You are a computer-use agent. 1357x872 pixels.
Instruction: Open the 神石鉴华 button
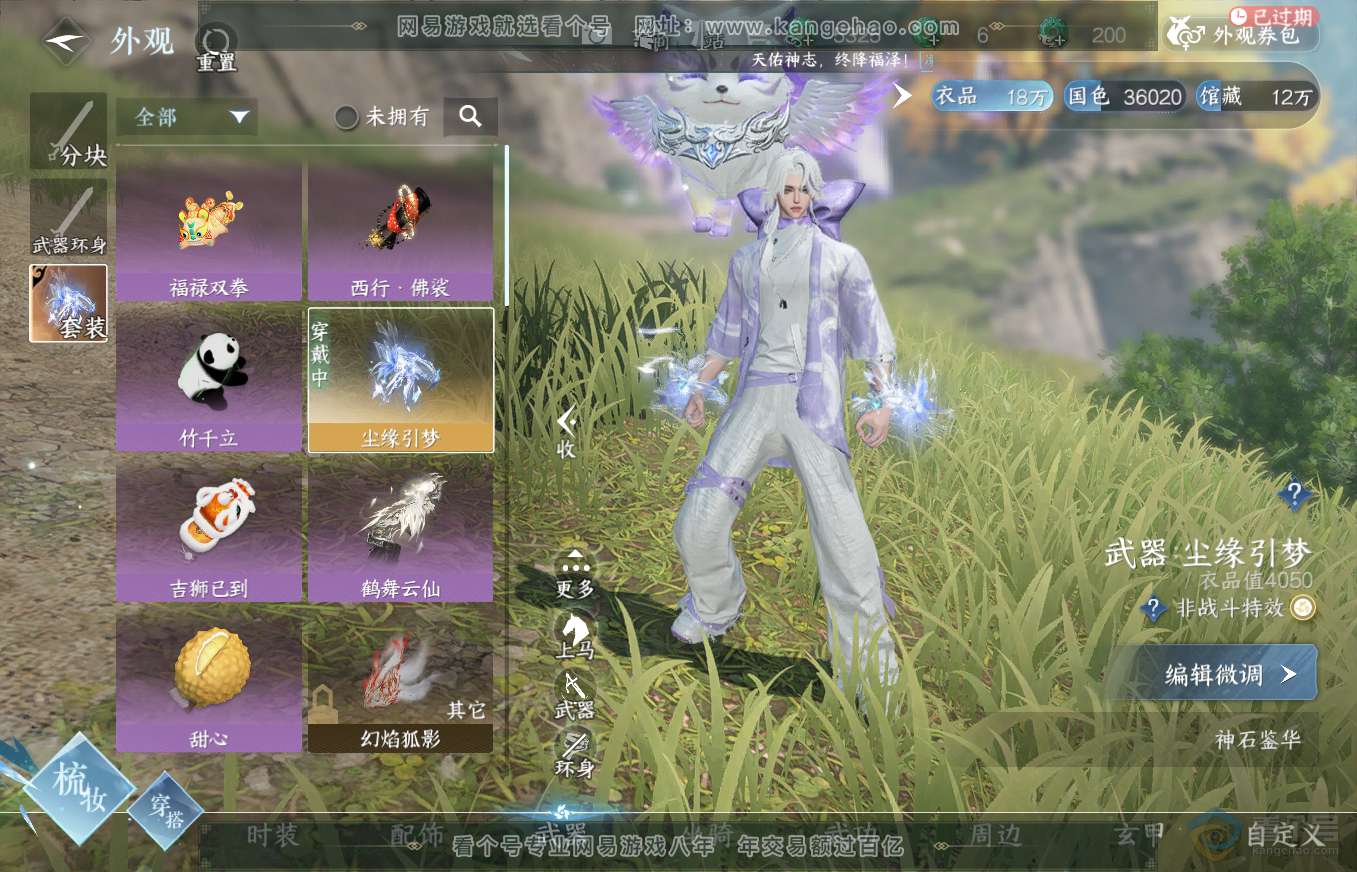[x=1258, y=740]
